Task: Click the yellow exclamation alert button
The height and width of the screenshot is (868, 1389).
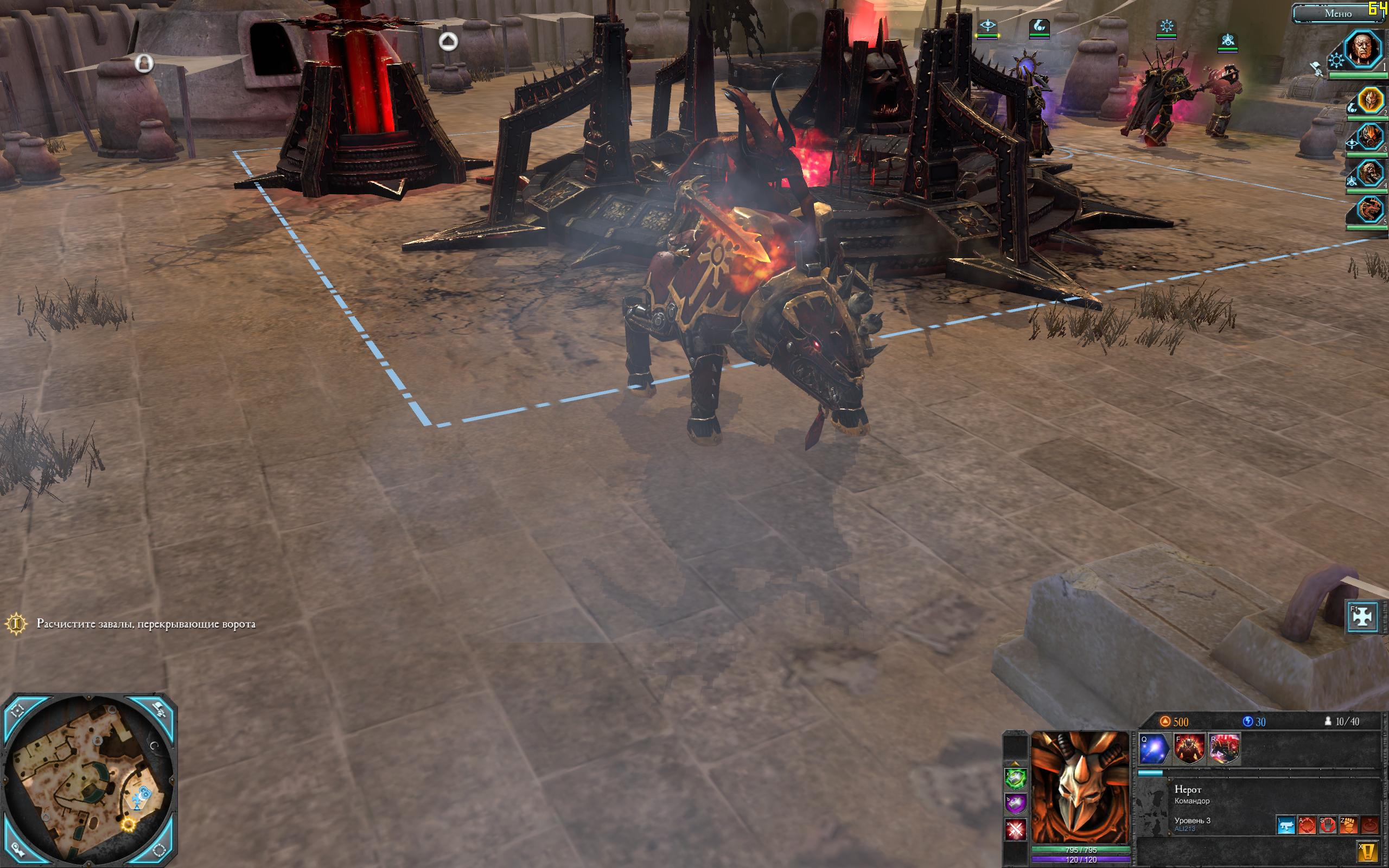Action: click(x=1369, y=850)
